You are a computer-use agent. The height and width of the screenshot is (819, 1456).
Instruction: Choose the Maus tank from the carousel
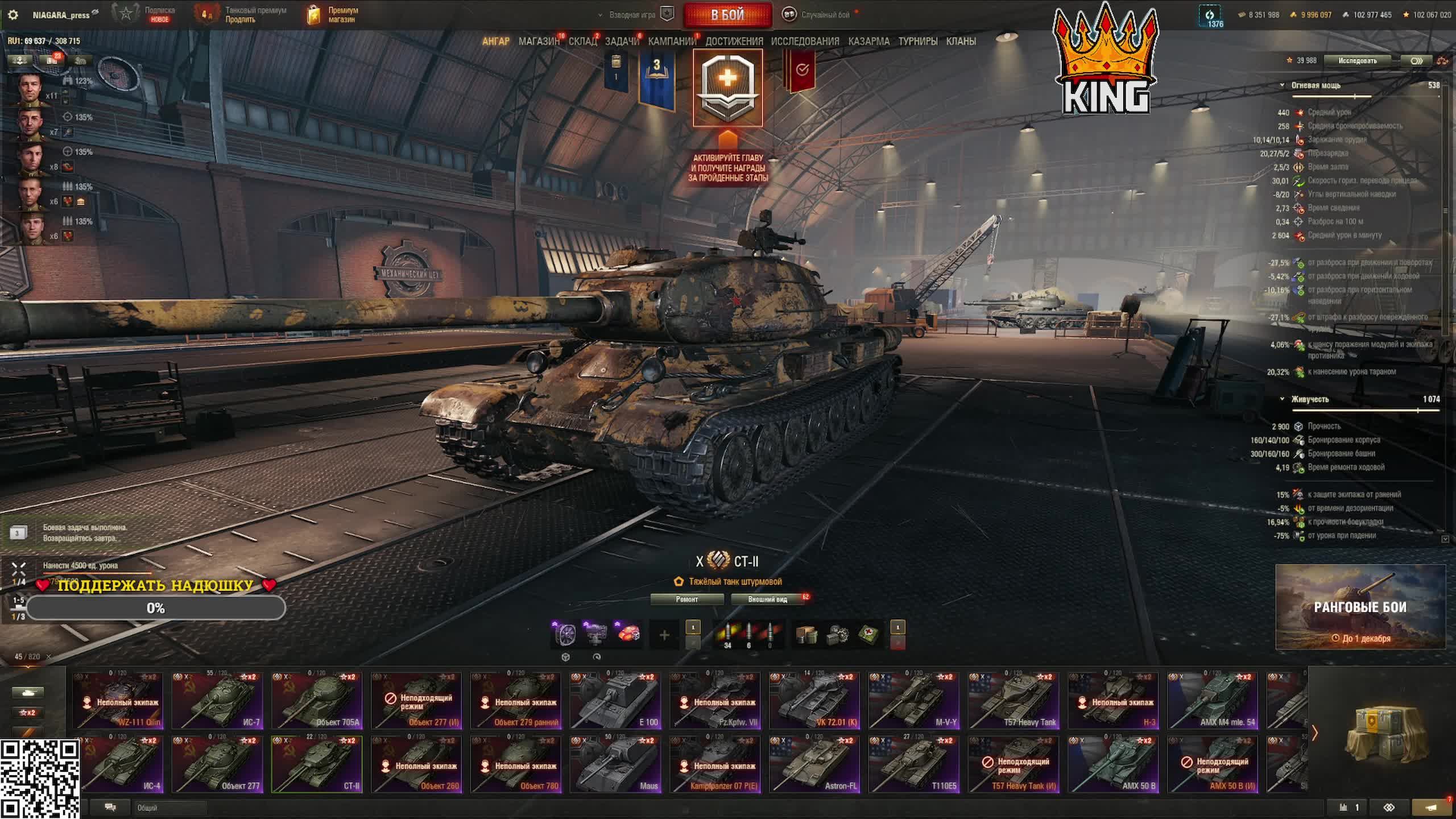(615, 764)
